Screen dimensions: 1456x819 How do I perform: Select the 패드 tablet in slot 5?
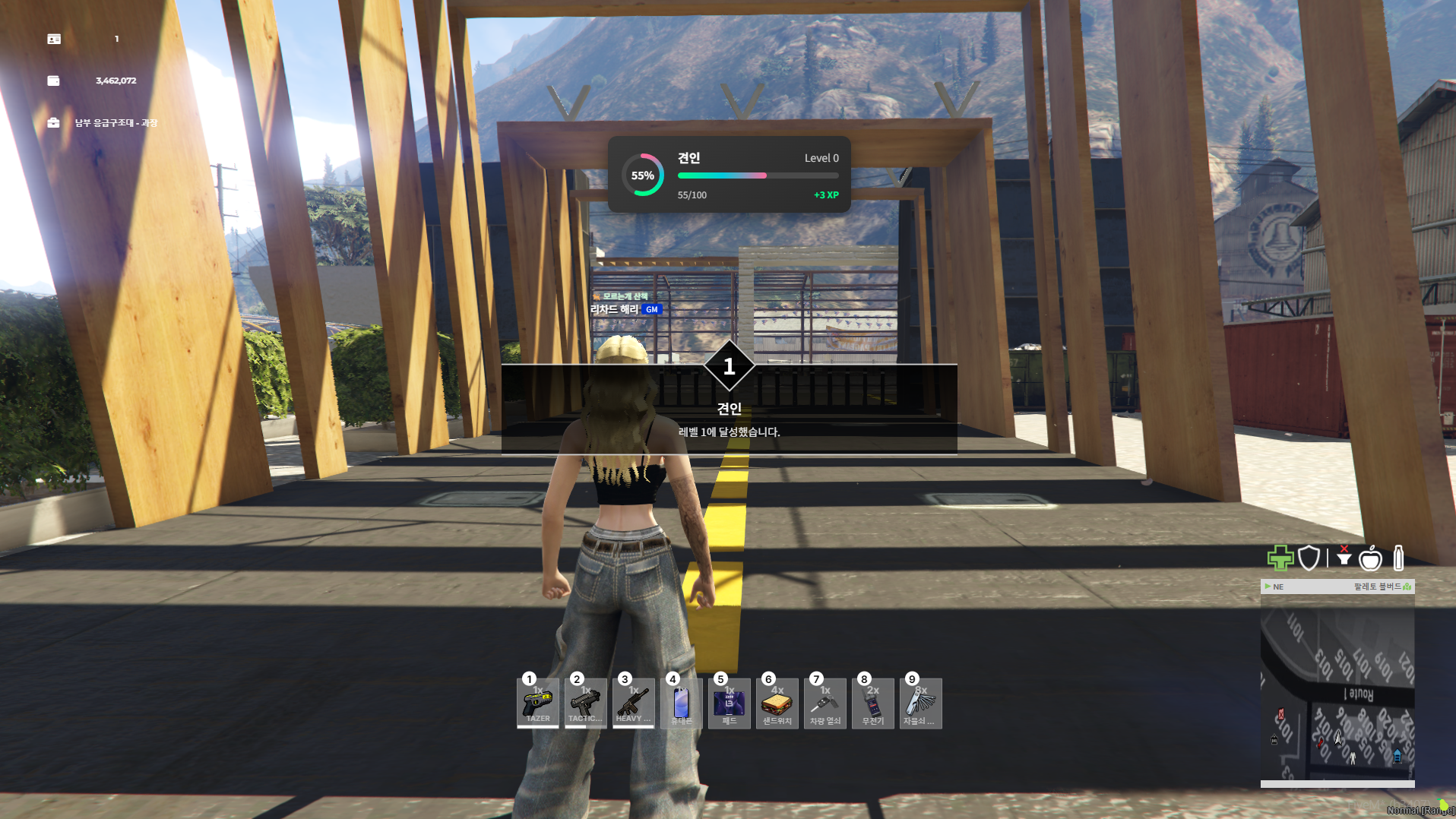[729, 703]
